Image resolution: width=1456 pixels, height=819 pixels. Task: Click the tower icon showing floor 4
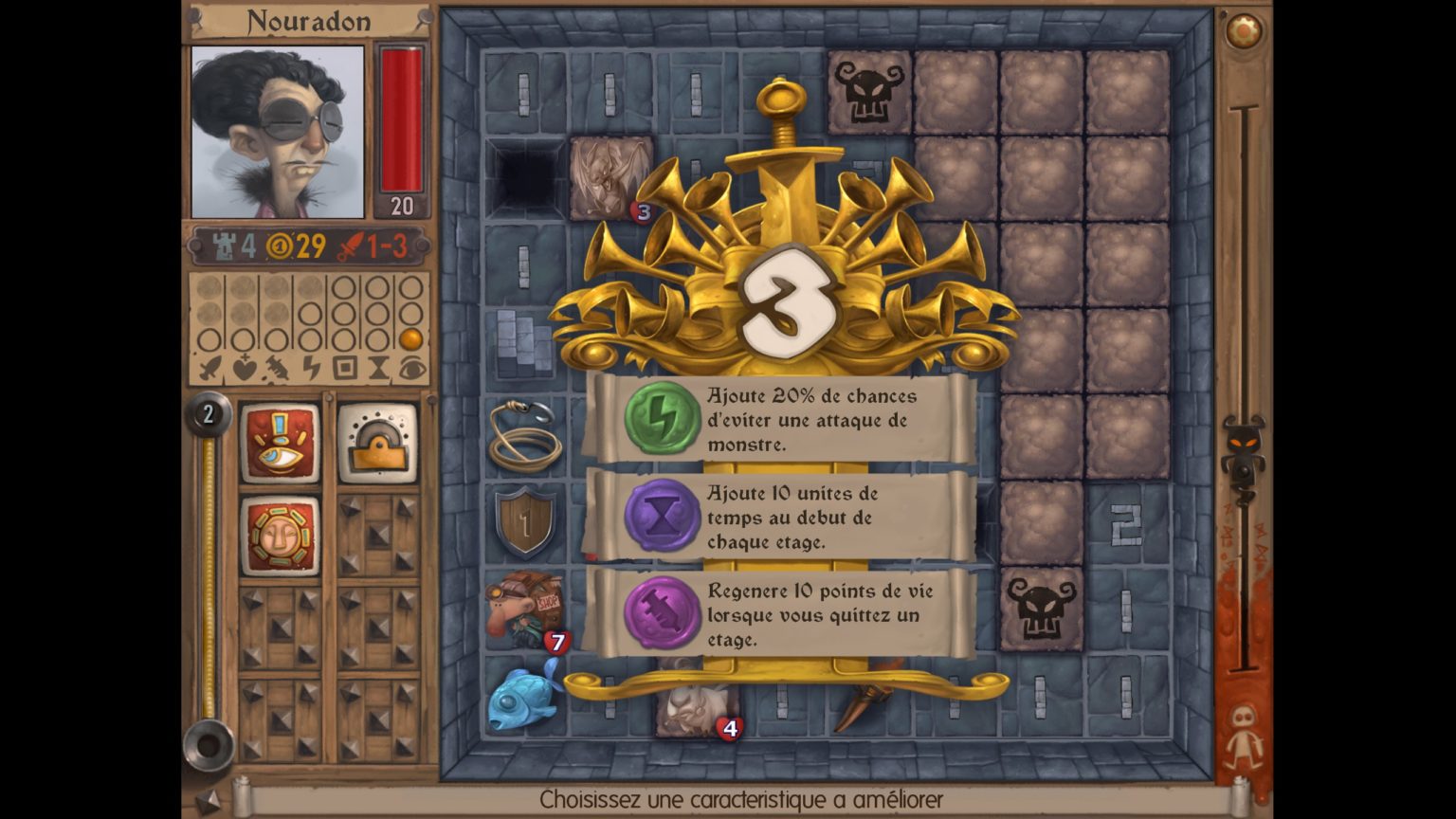click(226, 245)
